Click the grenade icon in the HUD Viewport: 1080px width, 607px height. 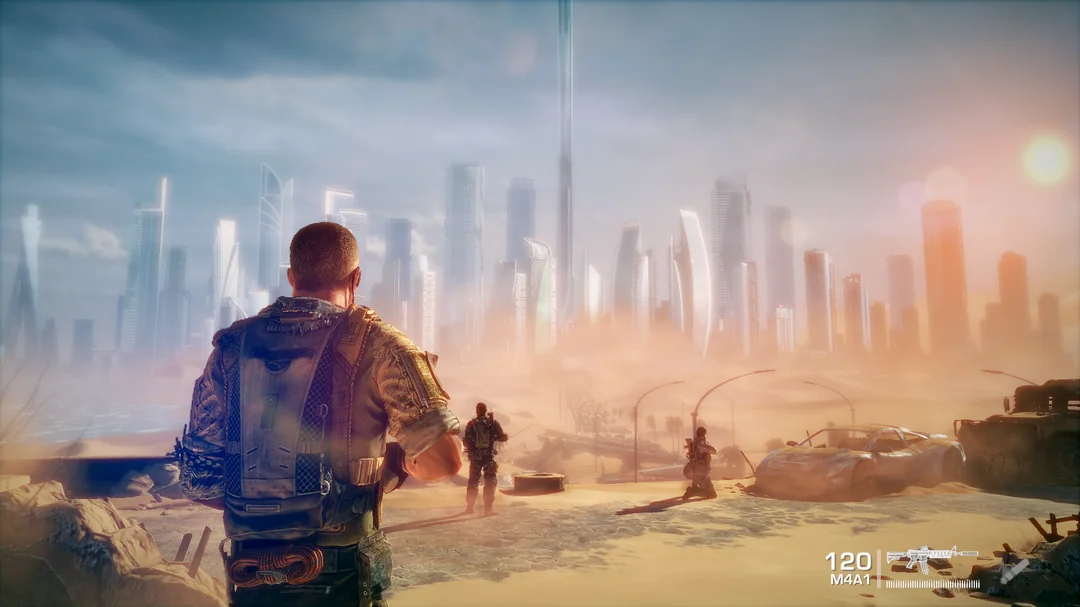point(1014,570)
